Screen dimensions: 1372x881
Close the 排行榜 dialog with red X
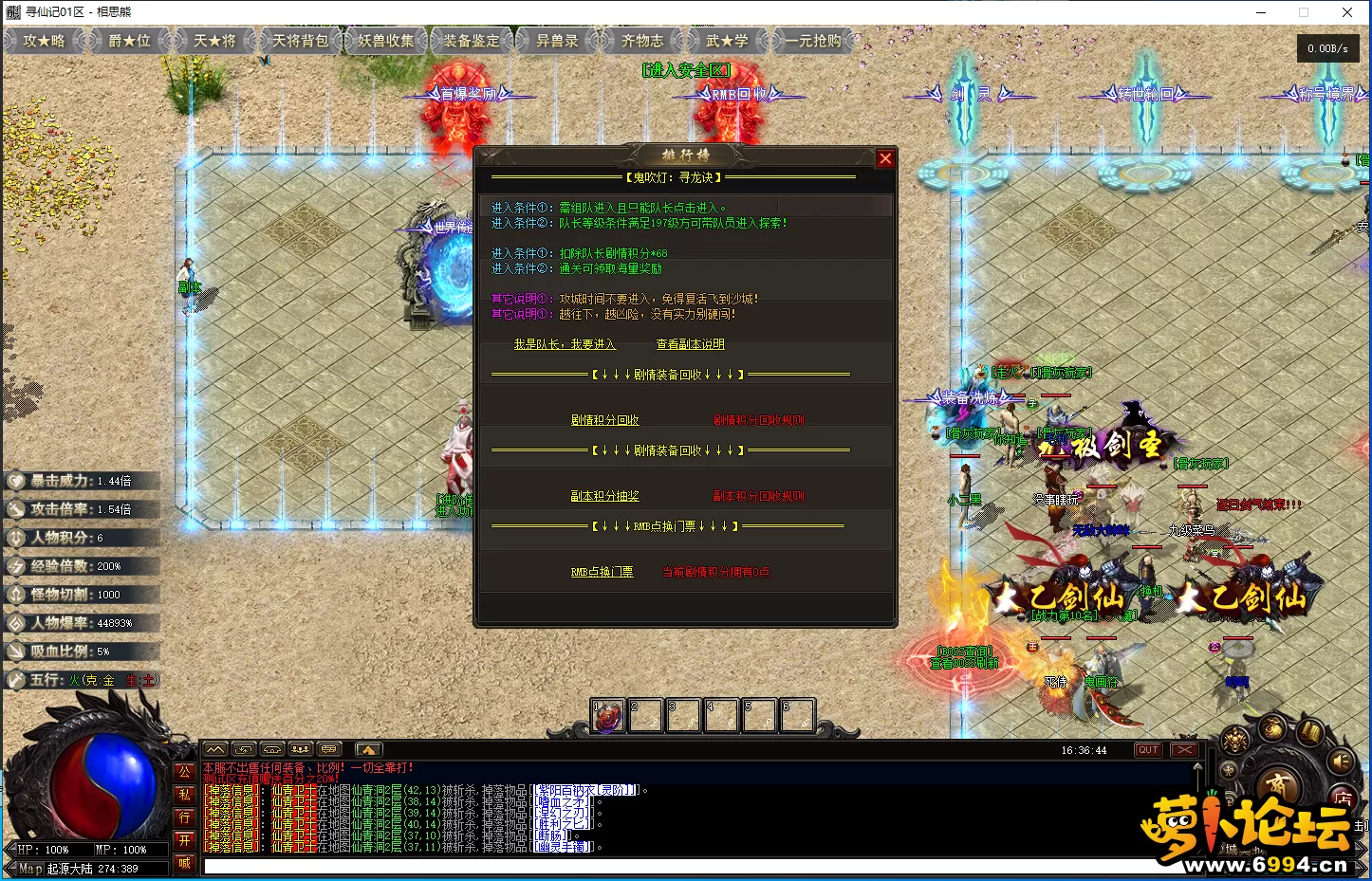[885, 158]
